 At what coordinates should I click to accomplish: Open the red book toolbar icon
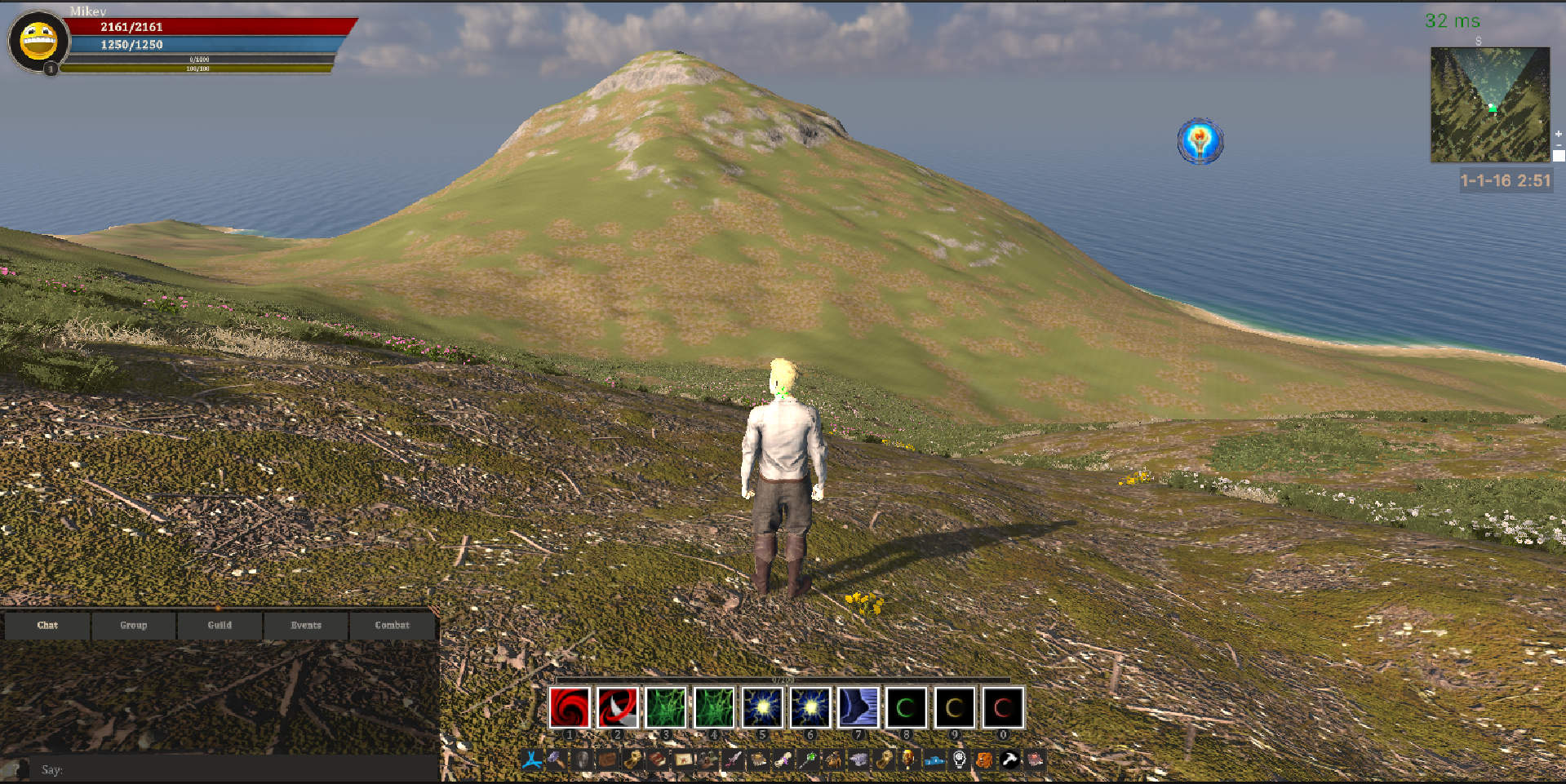(657, 760)
